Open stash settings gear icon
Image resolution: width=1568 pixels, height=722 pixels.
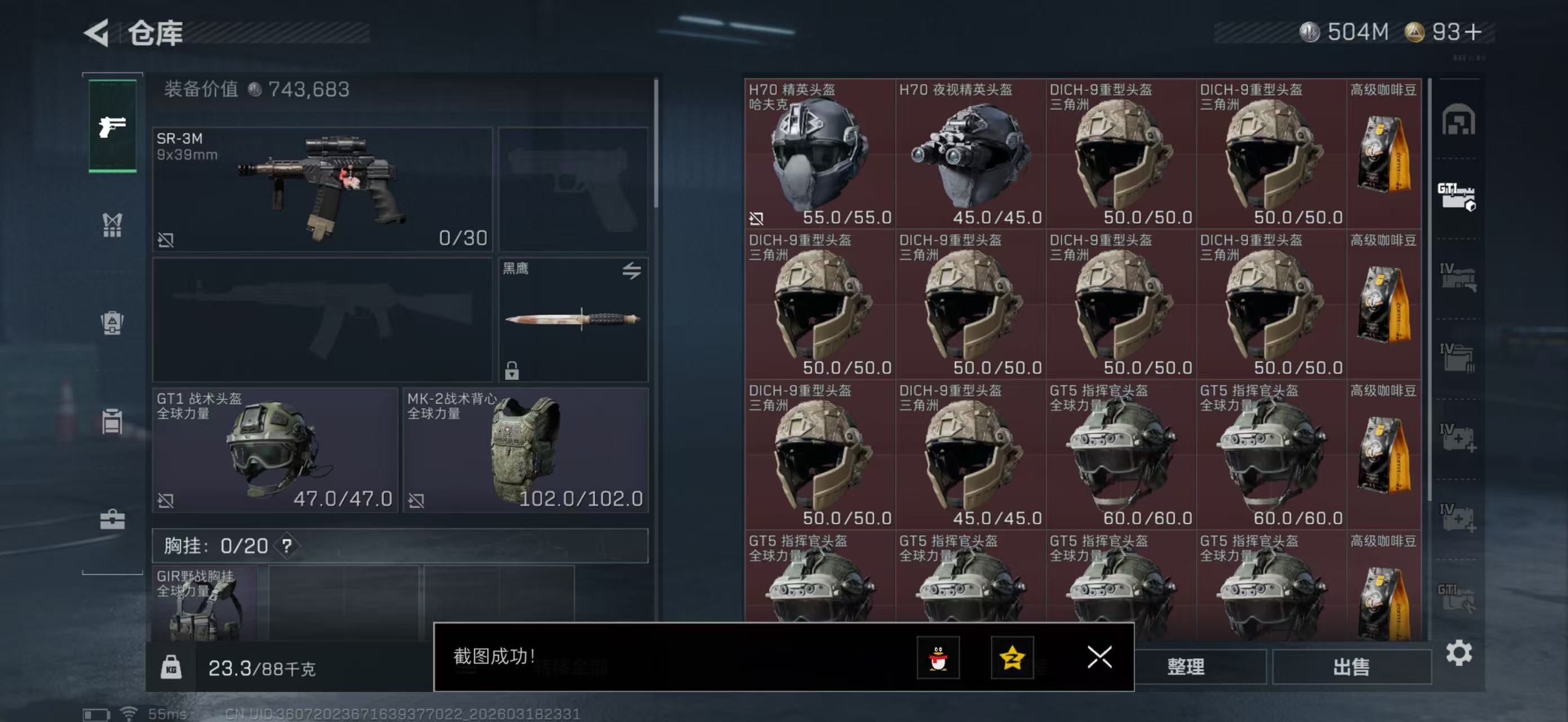[x=1459, y=653]
